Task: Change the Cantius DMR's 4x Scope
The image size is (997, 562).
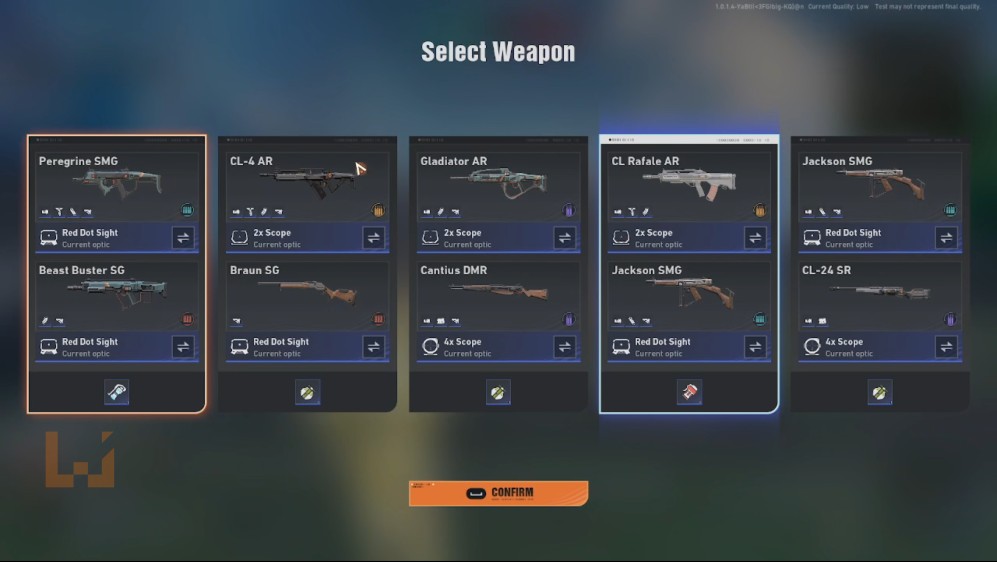Action: (565, 347)
